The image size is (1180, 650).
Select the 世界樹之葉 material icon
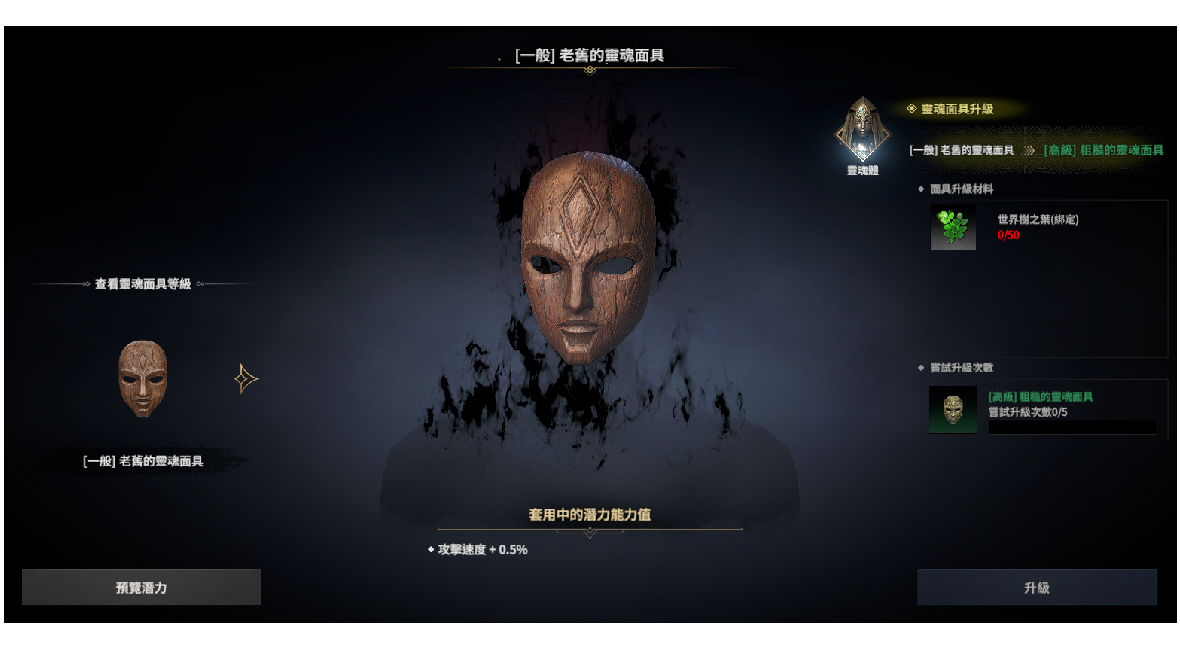point(953,227)
